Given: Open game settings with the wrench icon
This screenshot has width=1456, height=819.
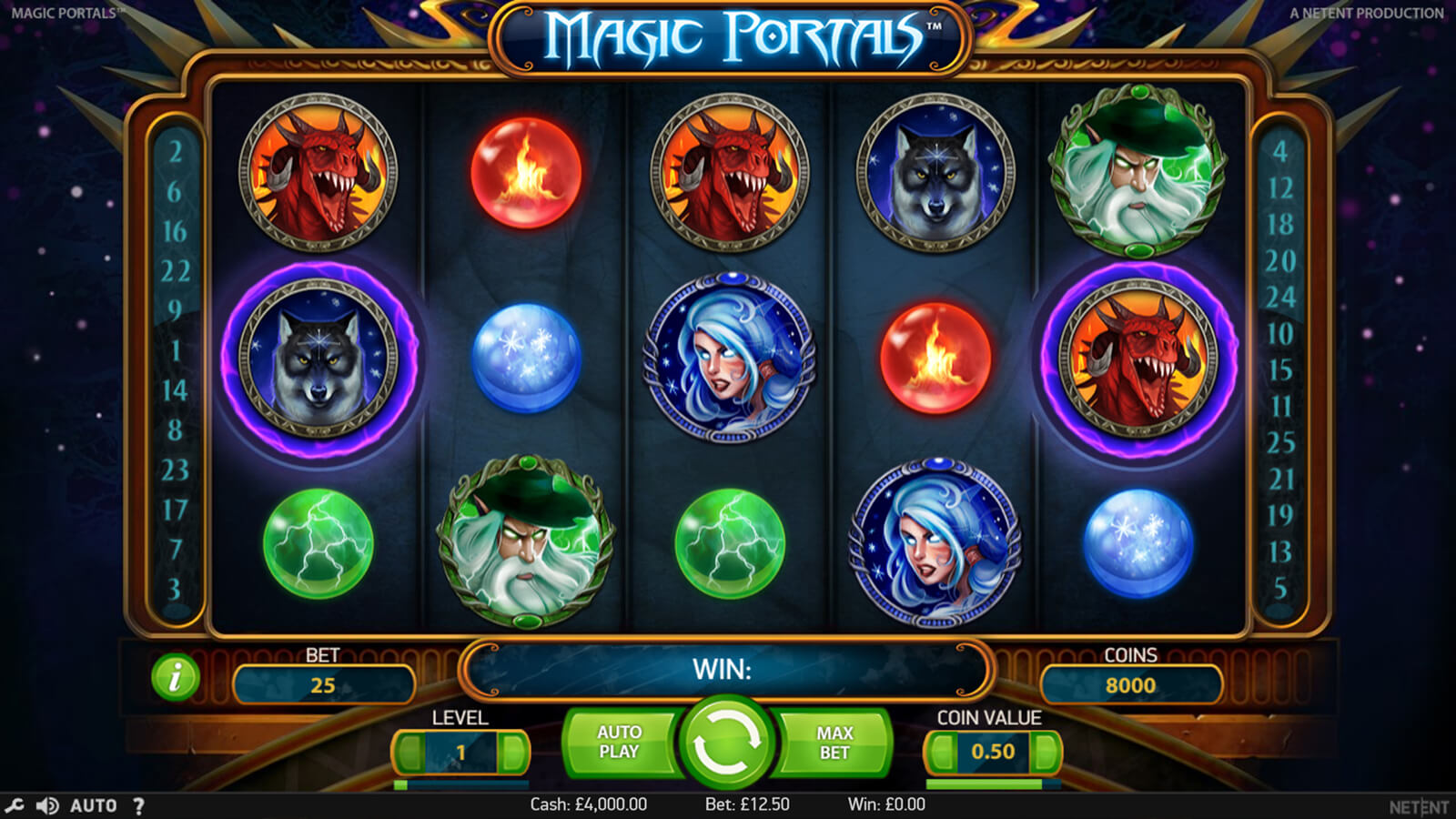Looking at the screenshot, I should (x=15, y=805).
